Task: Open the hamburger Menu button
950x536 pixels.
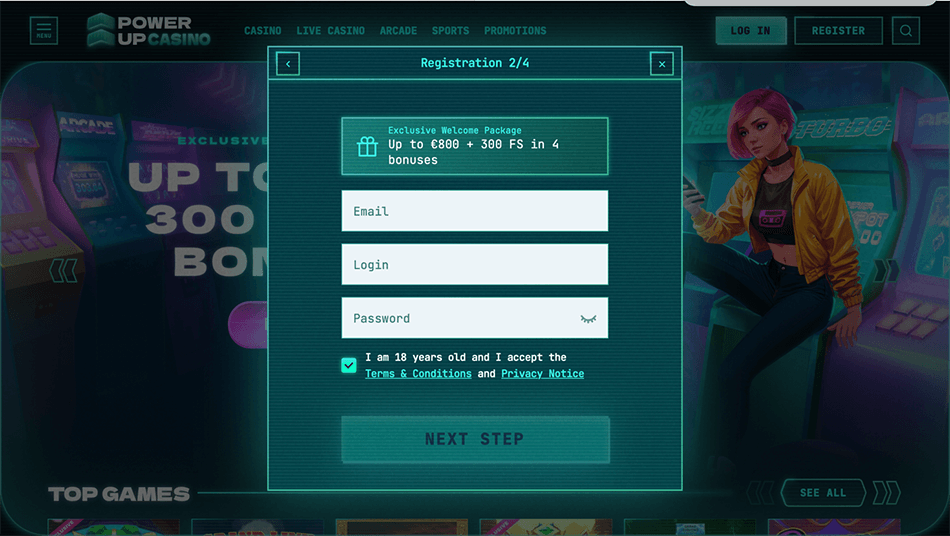Action: [44, 31]
